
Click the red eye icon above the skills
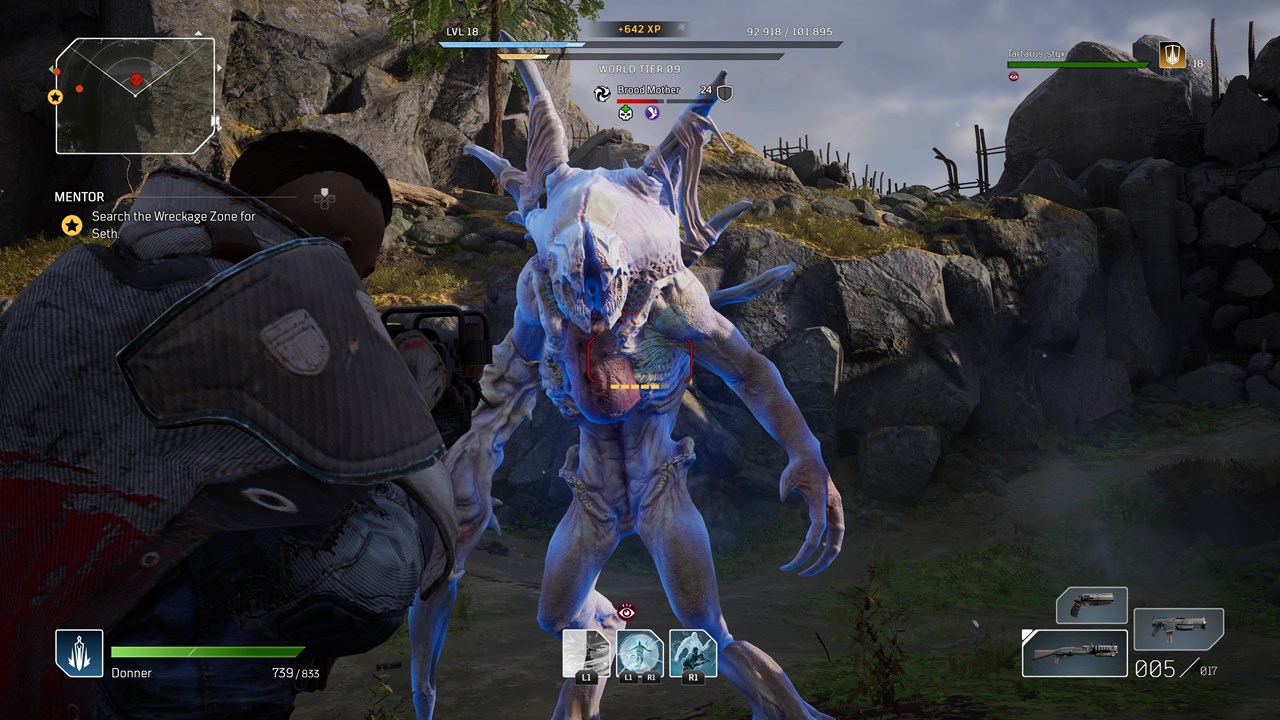(x=627, y=612)
